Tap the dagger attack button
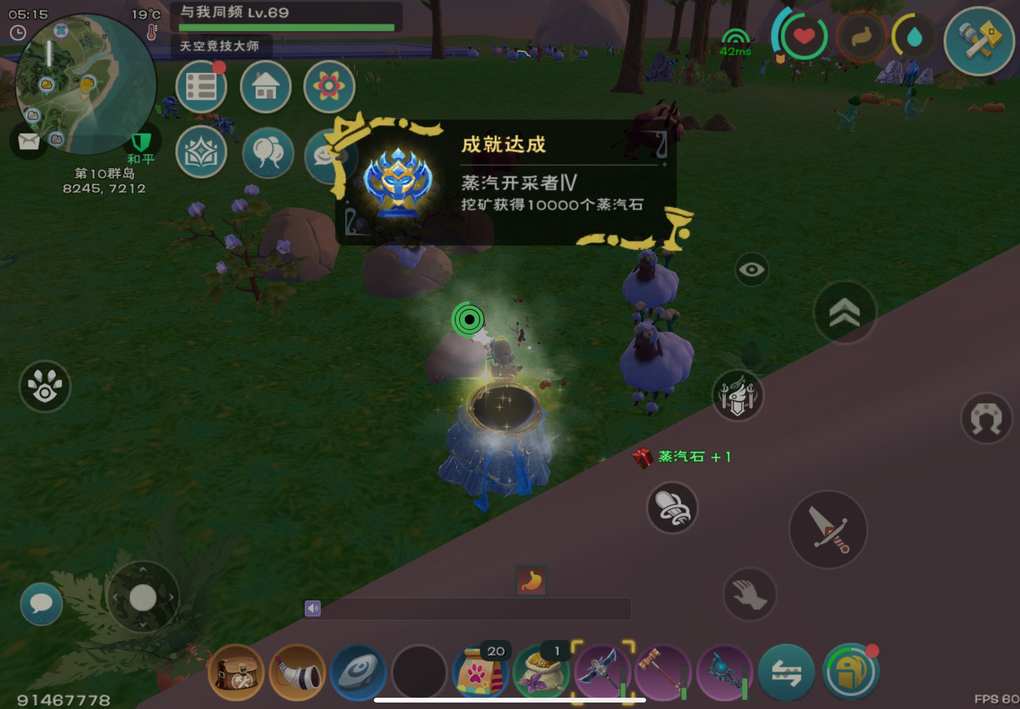Viewport: 1020px width, 709px height. click(x=828, y=530)
